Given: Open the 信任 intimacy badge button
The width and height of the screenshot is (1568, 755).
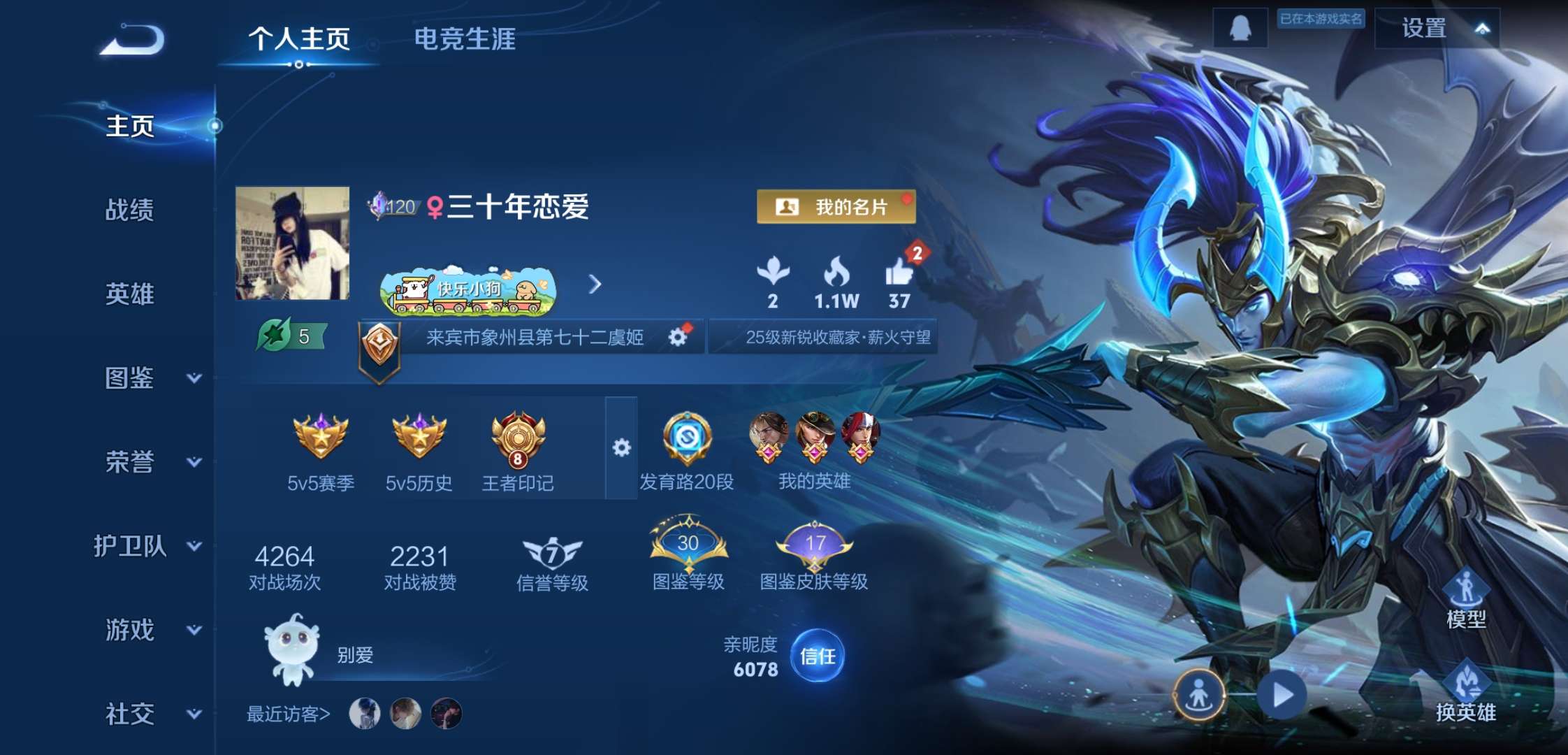Looking at the screenshot, I should click(816, 656).
